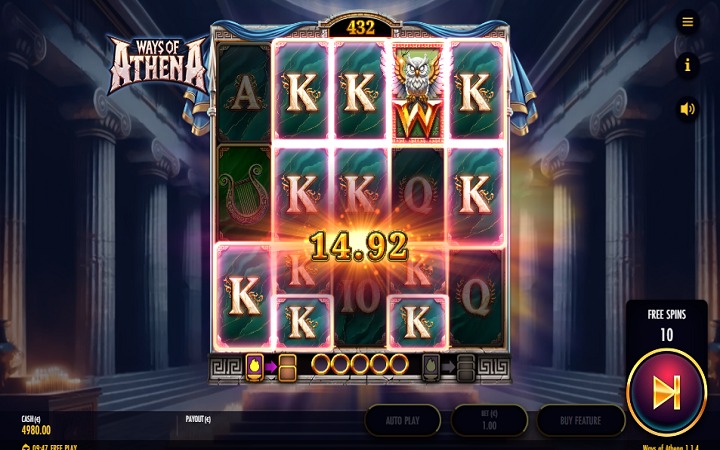Hit the pink spin button
Image resolution: width=720 pixels, height=450 pixels.
[x=667, y=392]
